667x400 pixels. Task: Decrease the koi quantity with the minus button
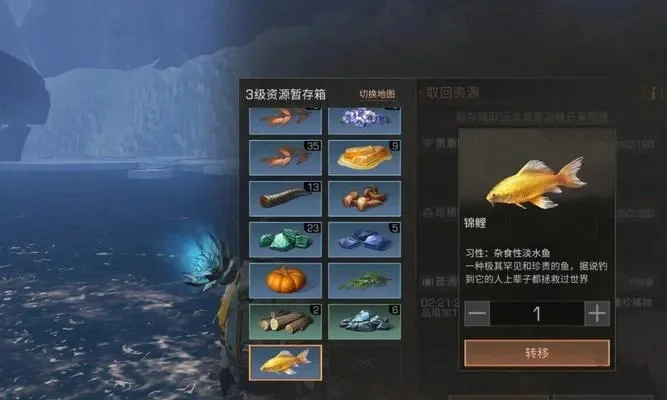[477, 313]
